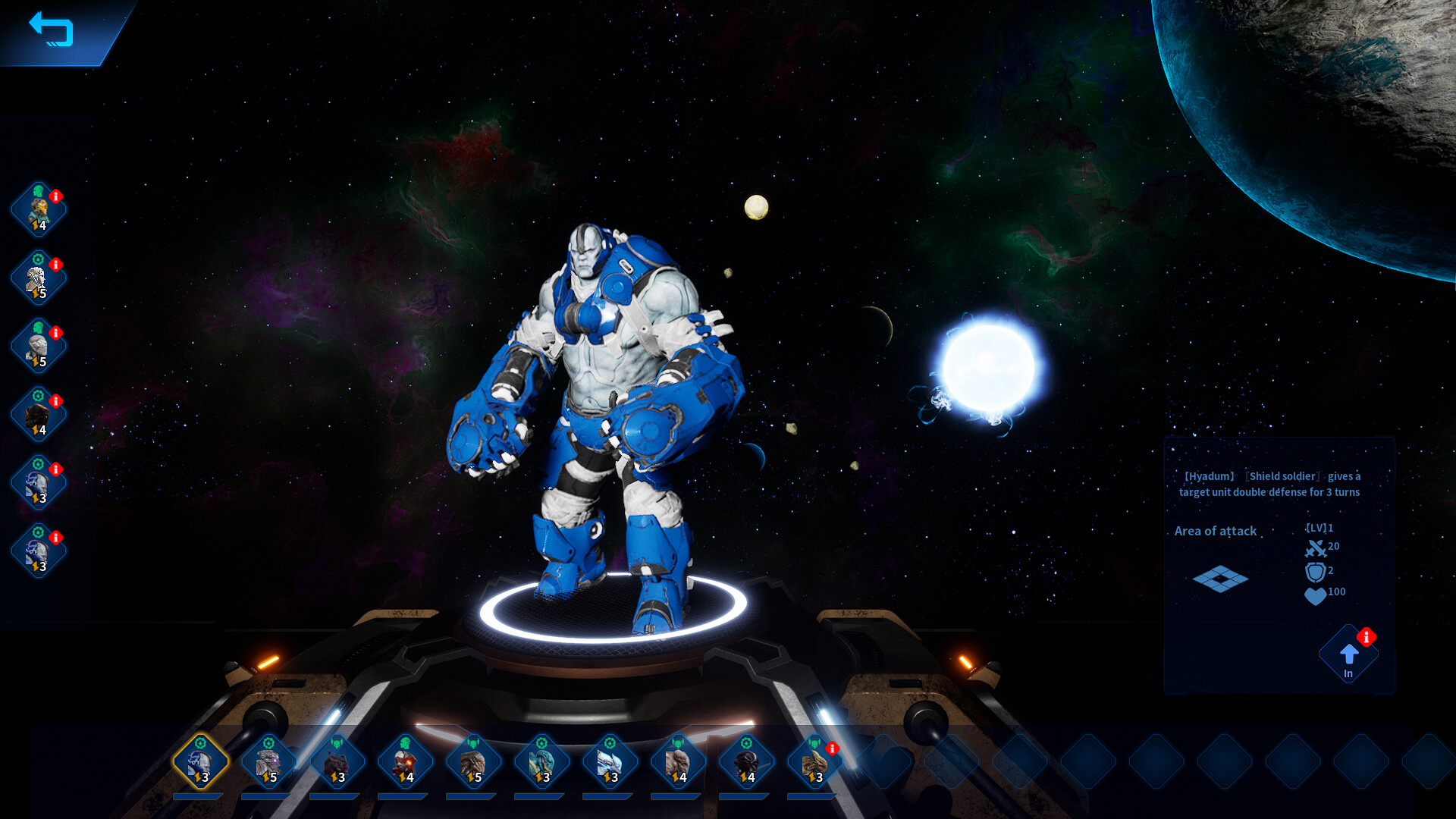
Task: Select the yellow-helmeted unit portrait in the sidebar
Action: pyautogui.click(x=38, y=210)
